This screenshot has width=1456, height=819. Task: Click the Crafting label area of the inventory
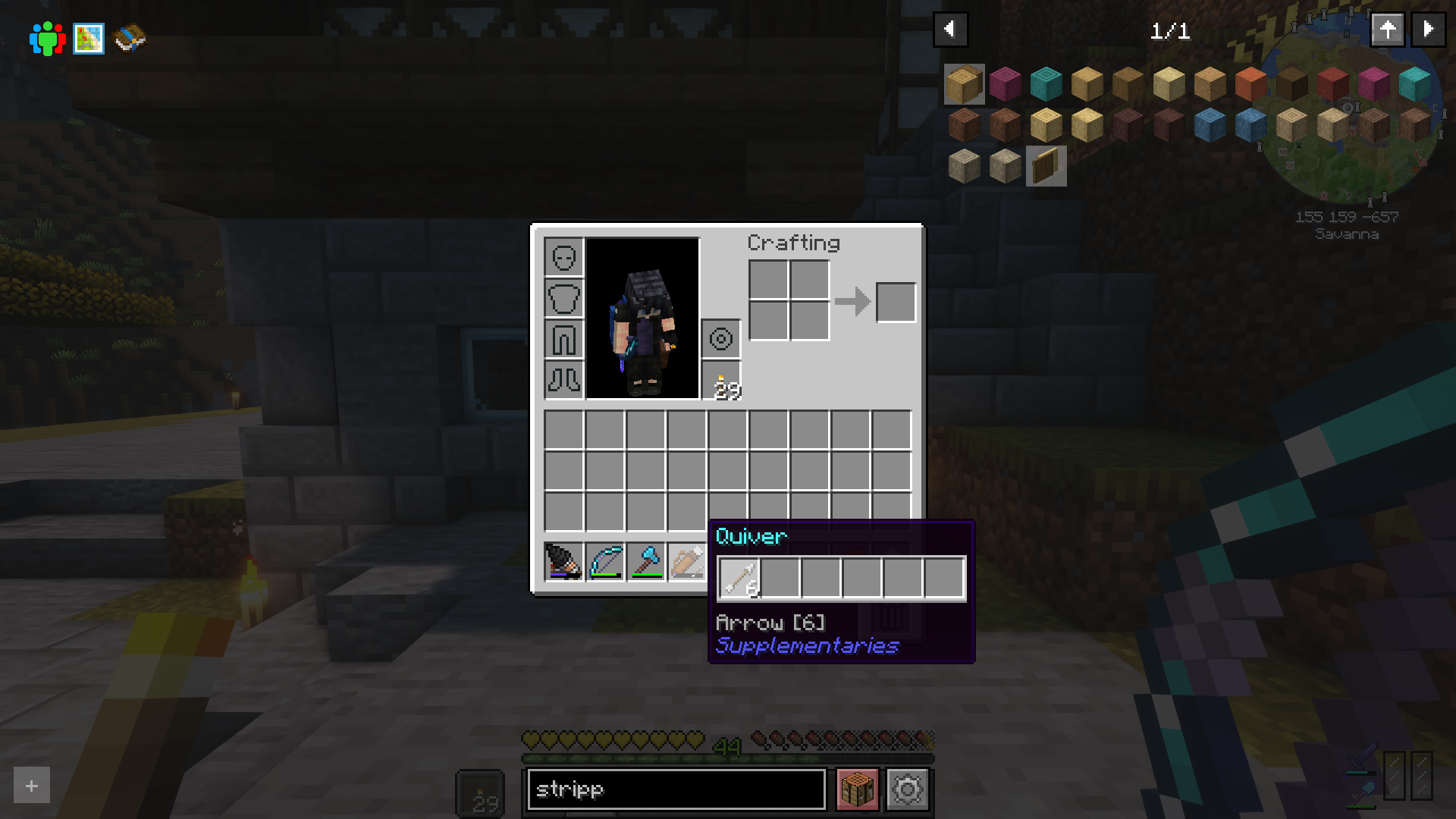coord(793,243)
